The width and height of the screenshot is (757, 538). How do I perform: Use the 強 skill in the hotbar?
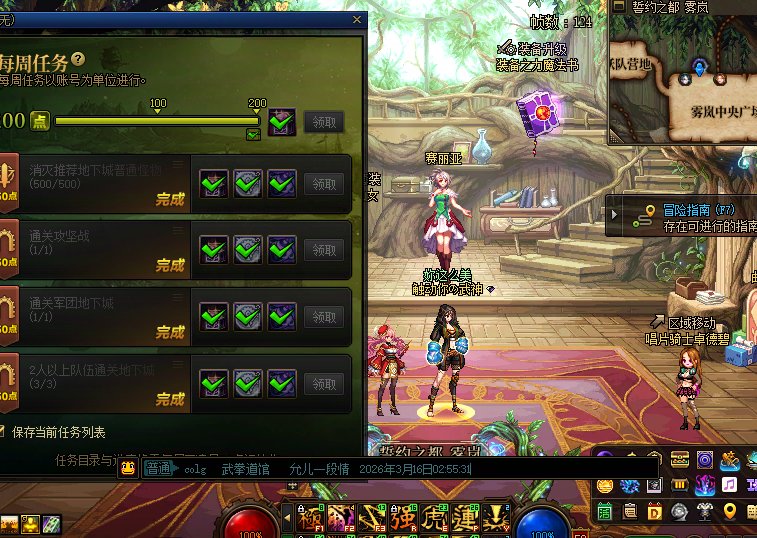(x=403, y=517)
